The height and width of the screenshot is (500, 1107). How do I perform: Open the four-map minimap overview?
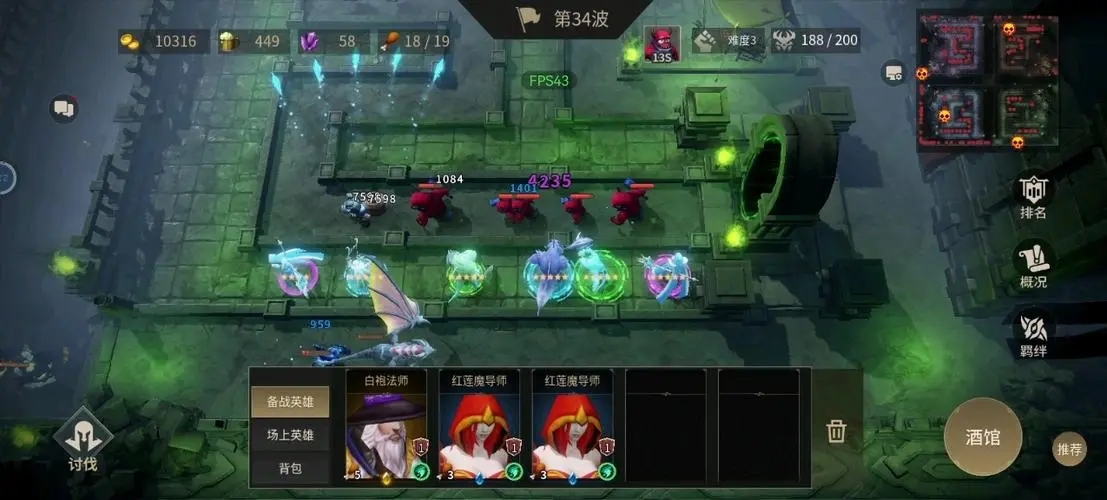coord(987,79)
